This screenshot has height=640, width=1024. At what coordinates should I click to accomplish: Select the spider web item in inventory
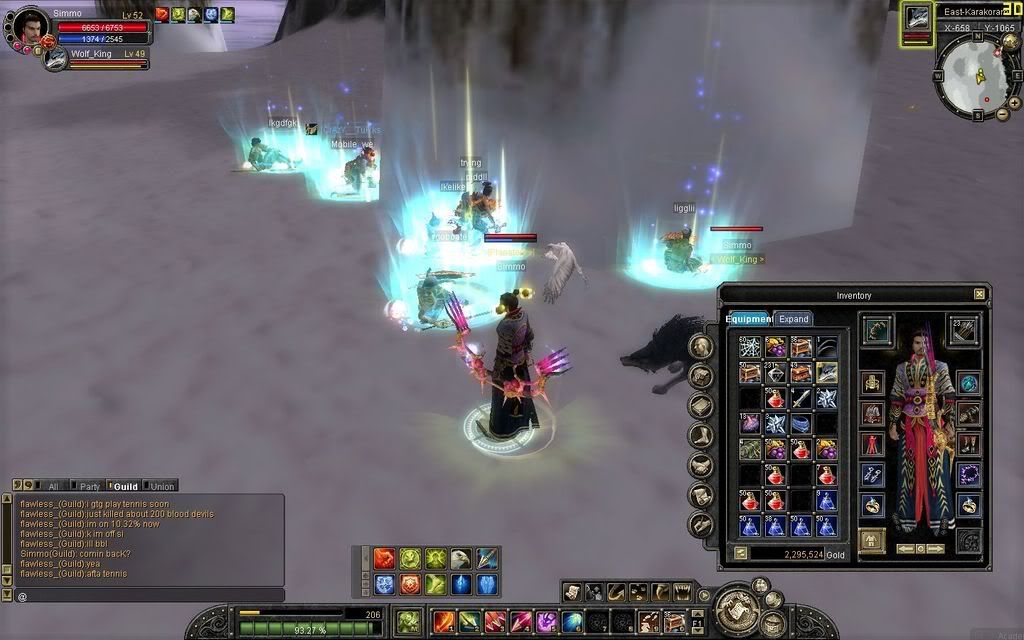point(750,346)
